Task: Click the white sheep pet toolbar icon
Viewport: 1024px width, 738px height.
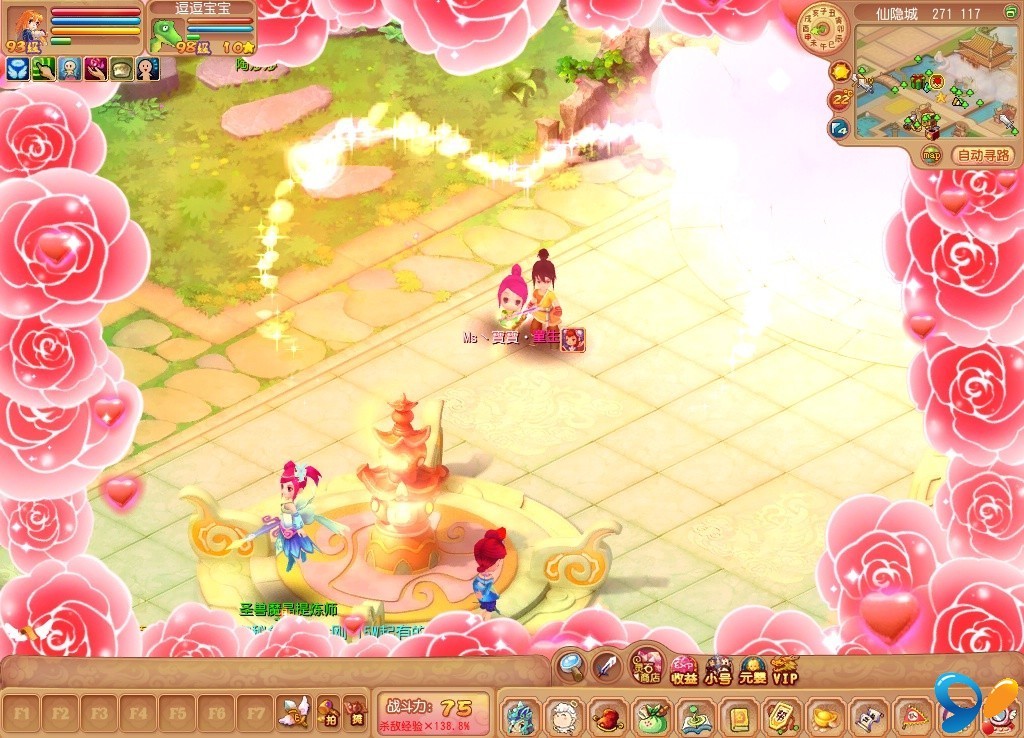Action: (x=564, y=717)
